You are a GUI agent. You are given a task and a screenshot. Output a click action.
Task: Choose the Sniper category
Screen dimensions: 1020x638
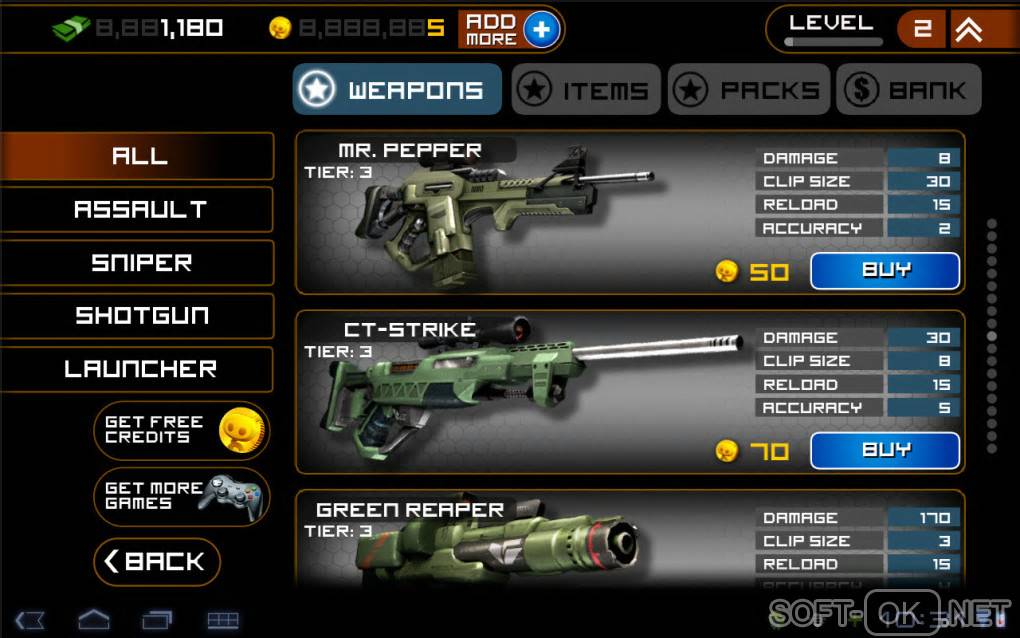[x=138, y=263]
